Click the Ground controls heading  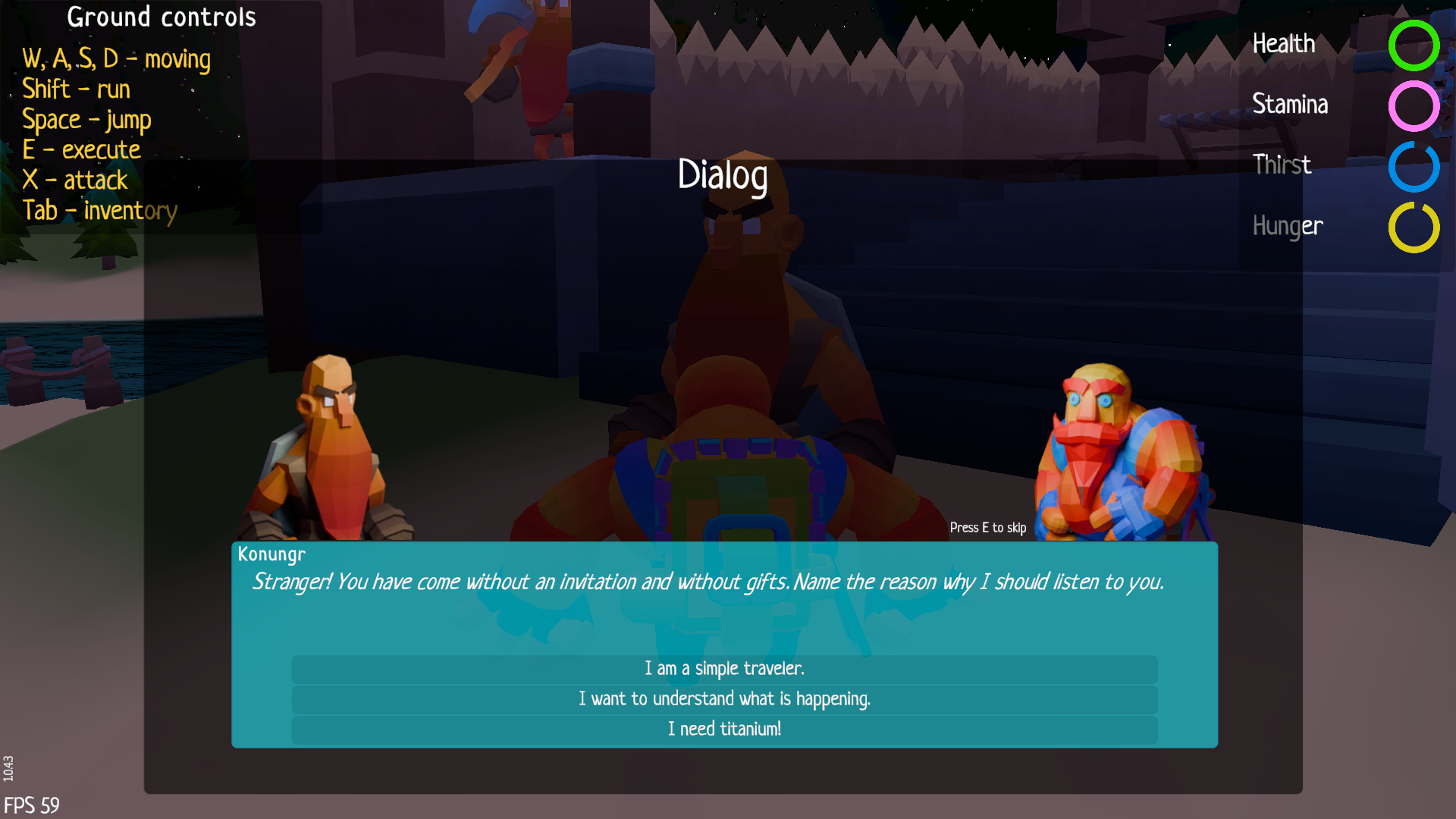pyautogui.click(x=161, y=17)
